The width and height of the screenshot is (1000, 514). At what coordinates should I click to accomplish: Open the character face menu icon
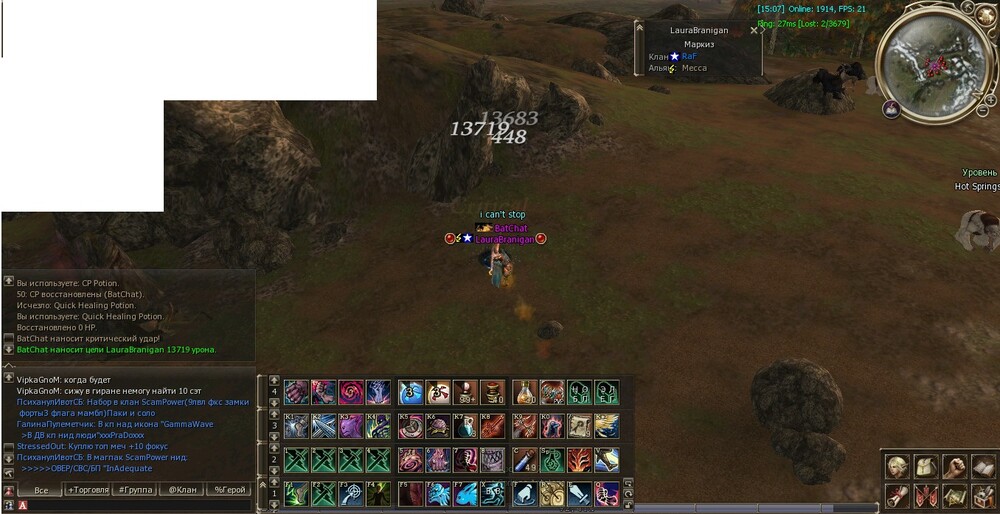coord(900,467)
